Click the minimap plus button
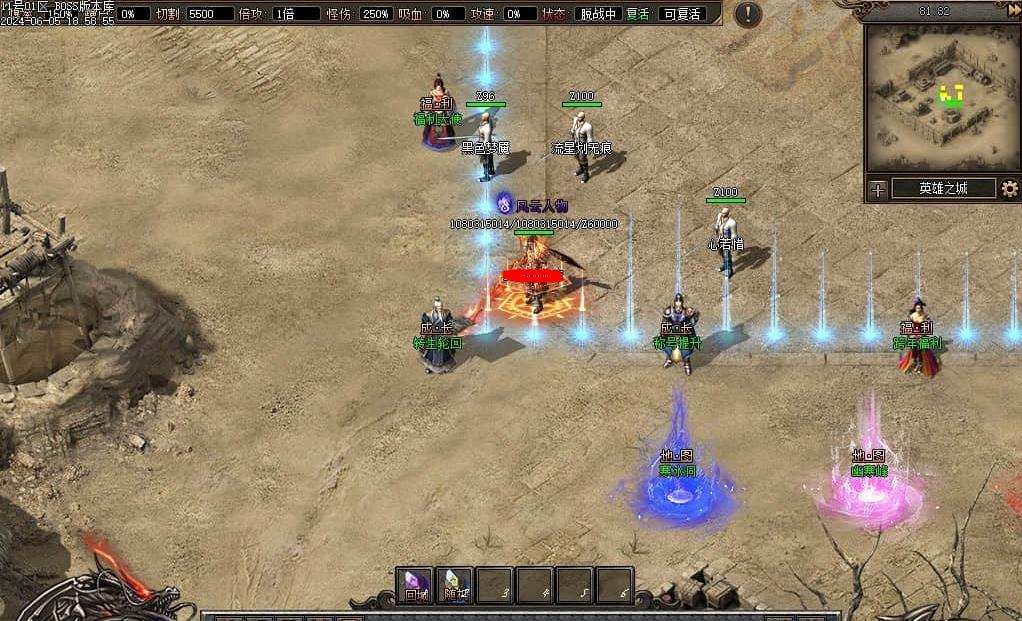1022x621 pixels. click(x=877, y=189)
